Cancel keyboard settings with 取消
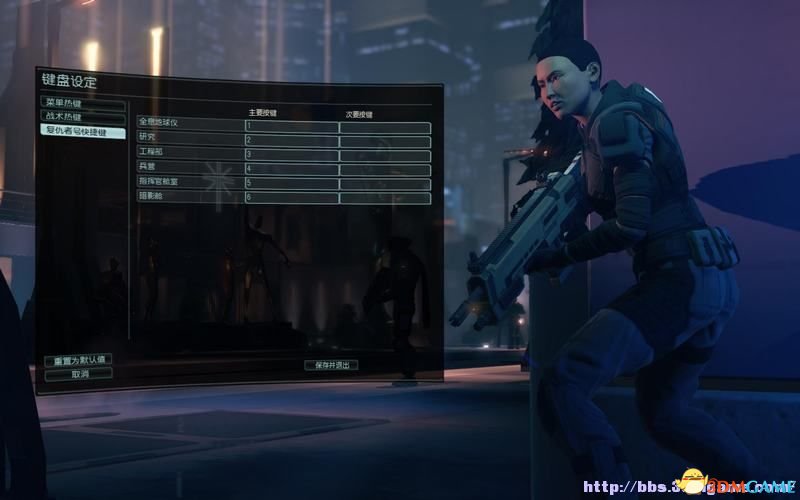 coord(78,373)
